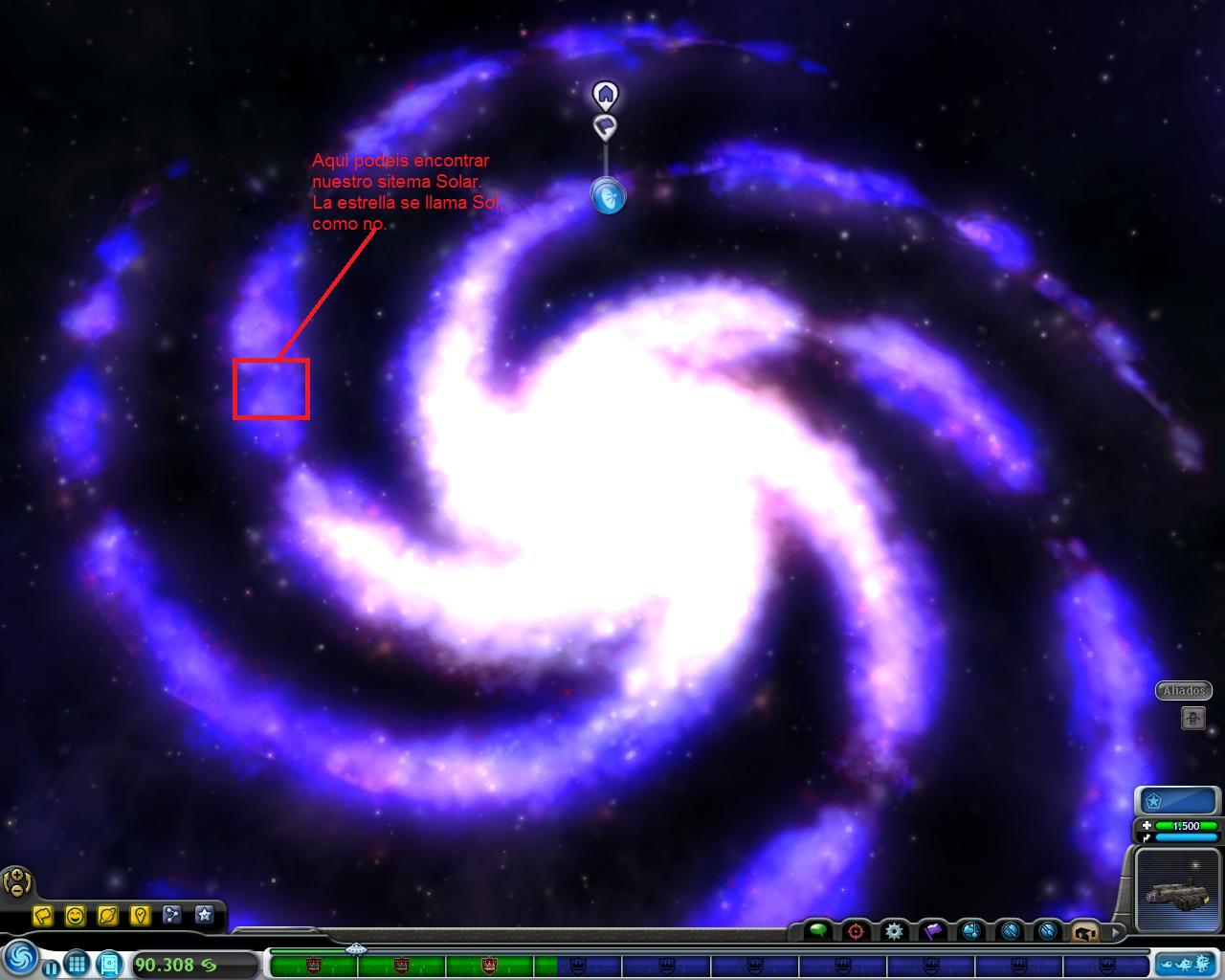Click the Aliados button
Screen dimensions: 1225x980
[x=1183, y=690]
